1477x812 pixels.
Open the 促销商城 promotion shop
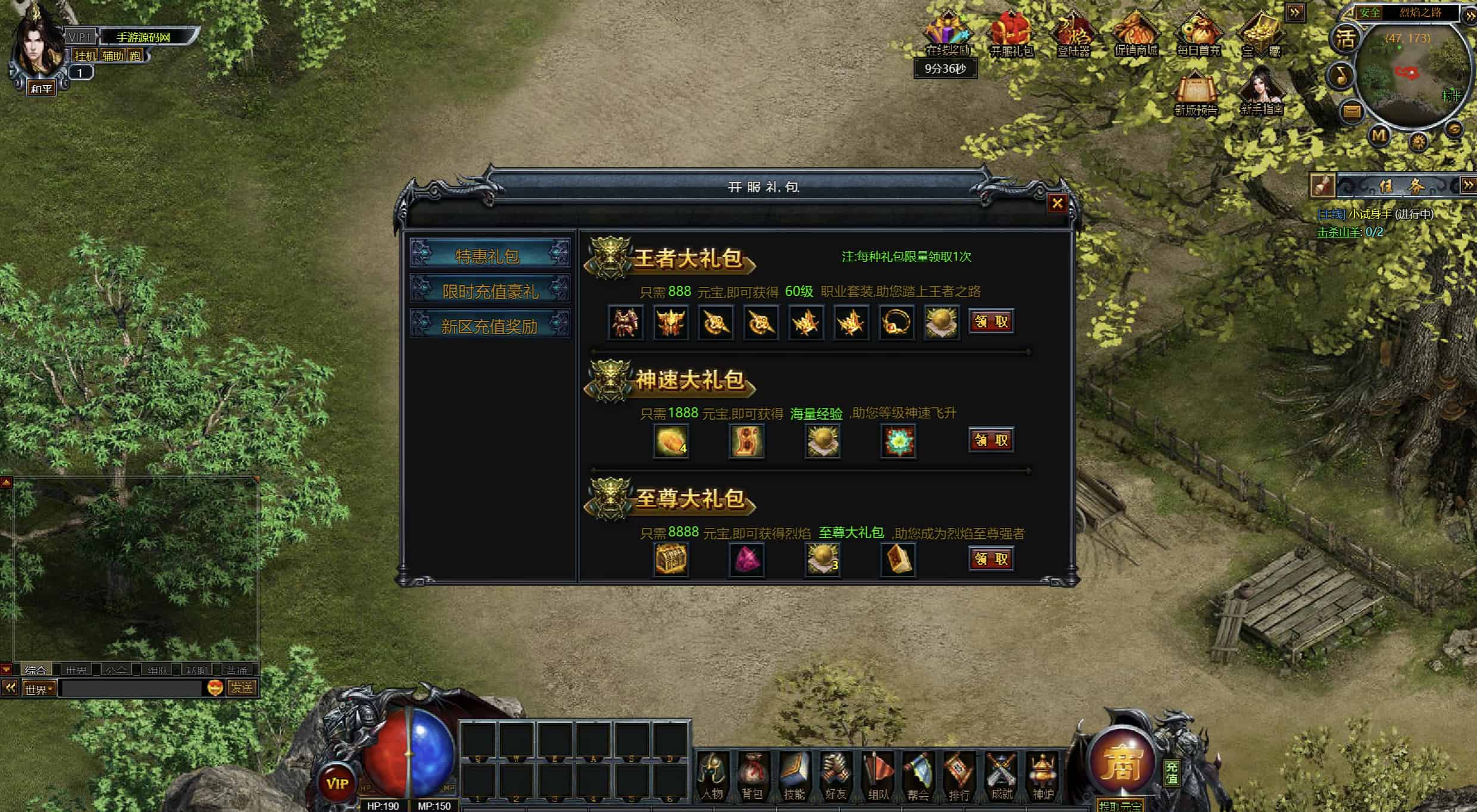1136,36
